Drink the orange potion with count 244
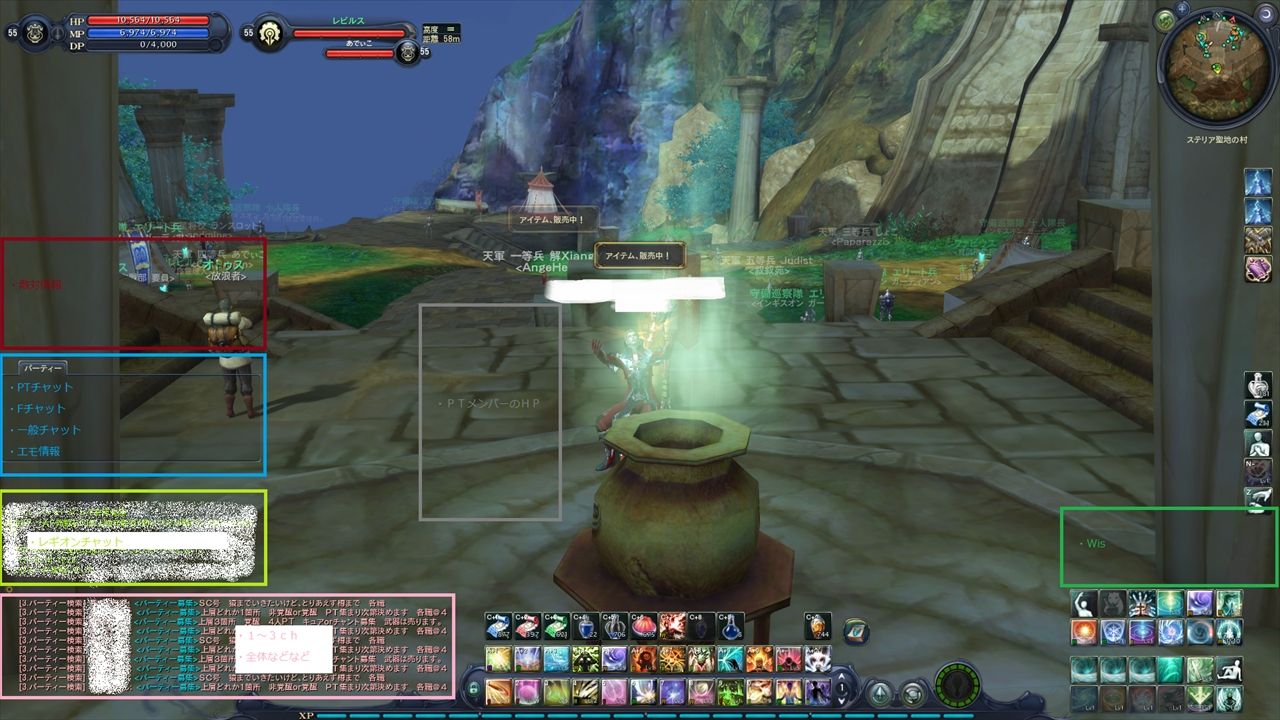Image resolution: width=1280 pixels, height=720 pixels. point(817,626)
